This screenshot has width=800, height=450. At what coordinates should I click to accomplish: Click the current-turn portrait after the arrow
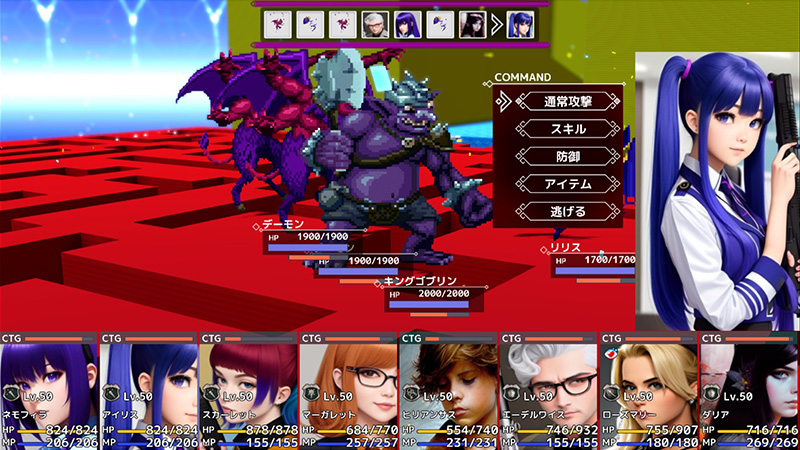pyautogui.click(x=518, y=24)
